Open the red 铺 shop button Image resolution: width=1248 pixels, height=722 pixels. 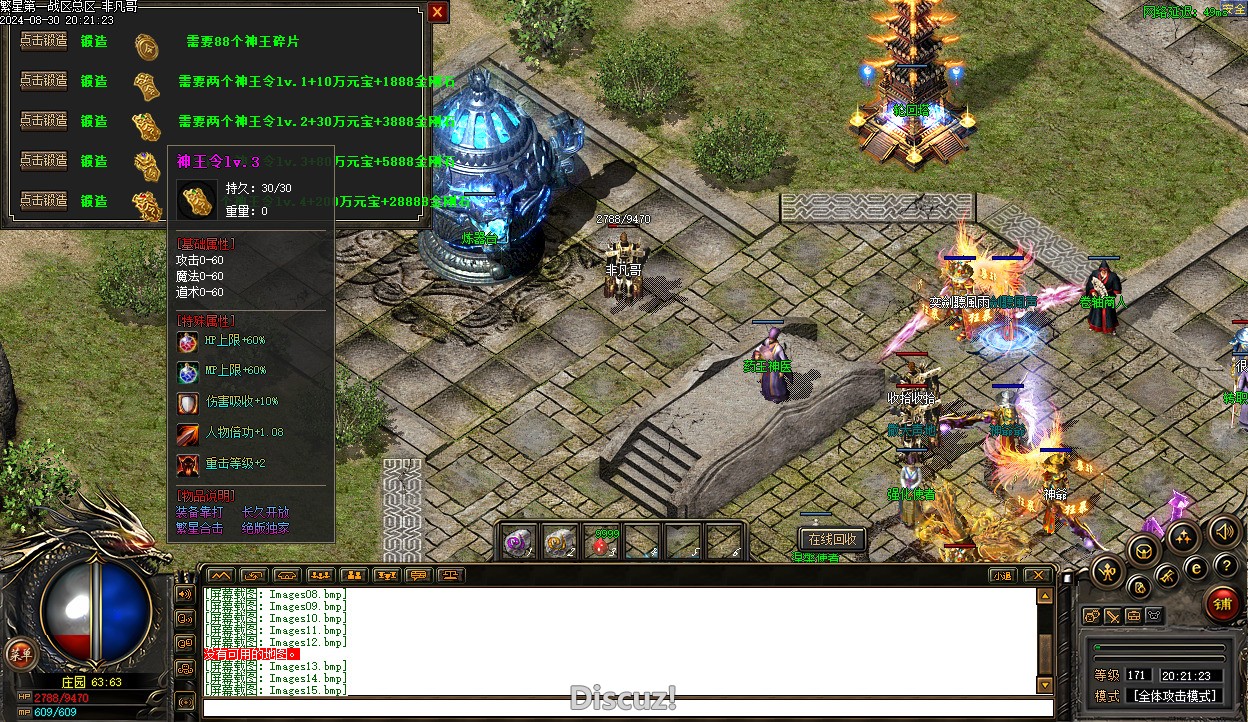(1222, 604)
